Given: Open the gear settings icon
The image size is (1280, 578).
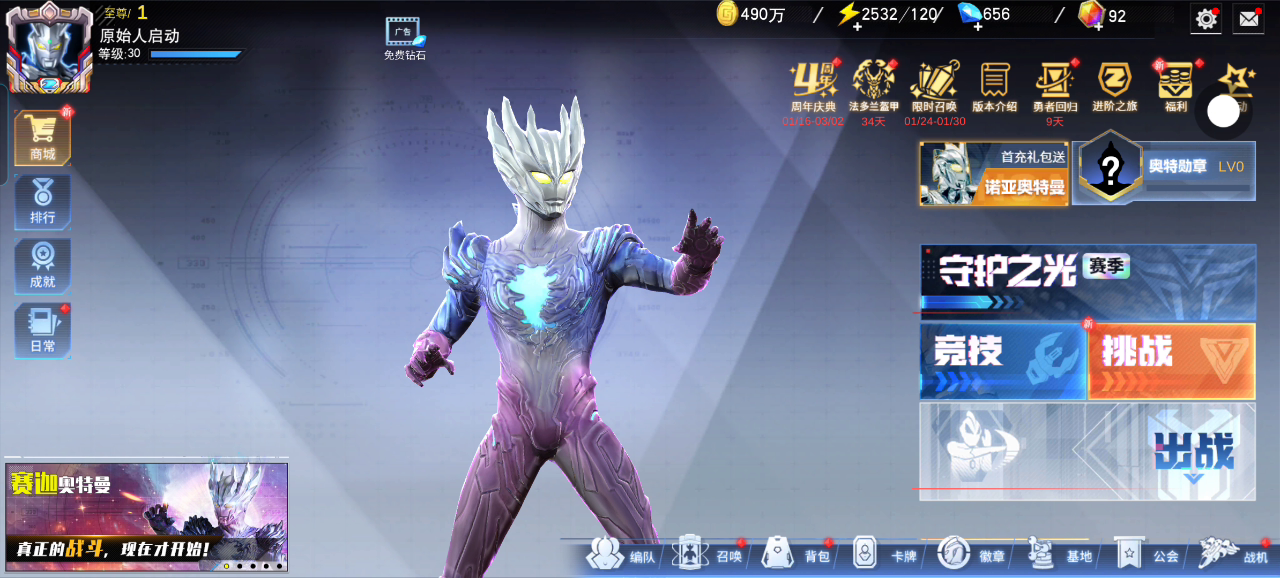Looking at the screenshot, I should click(1207, 18).
